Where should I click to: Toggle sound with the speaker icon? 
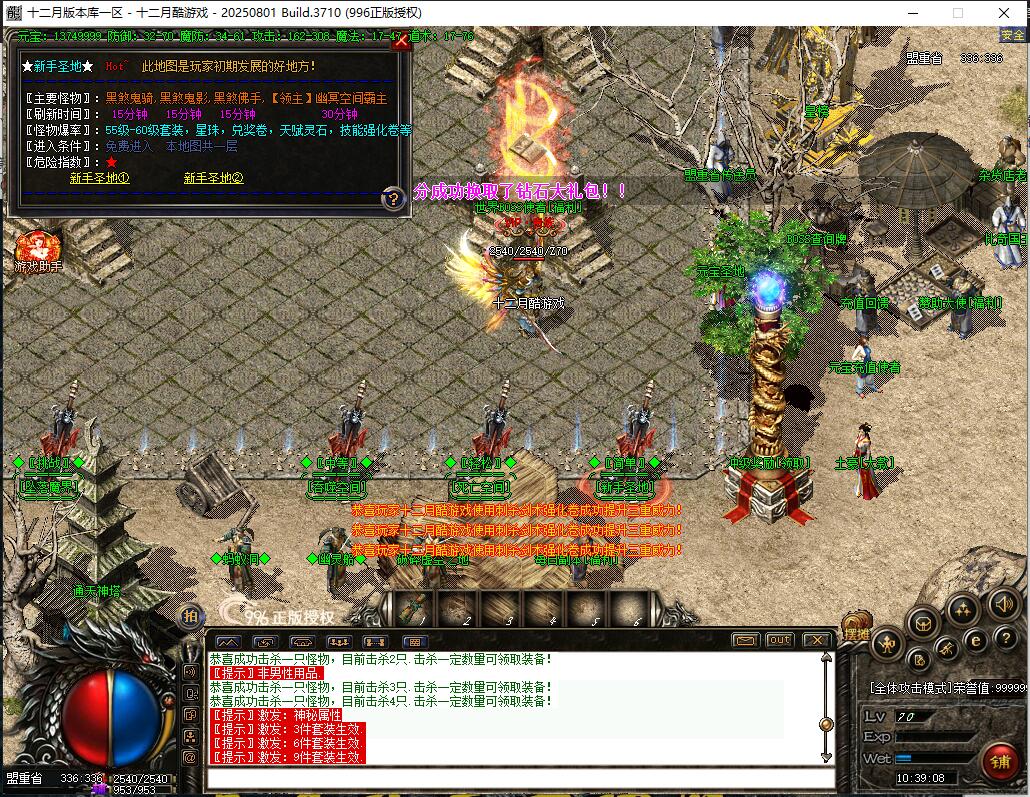1002,603
